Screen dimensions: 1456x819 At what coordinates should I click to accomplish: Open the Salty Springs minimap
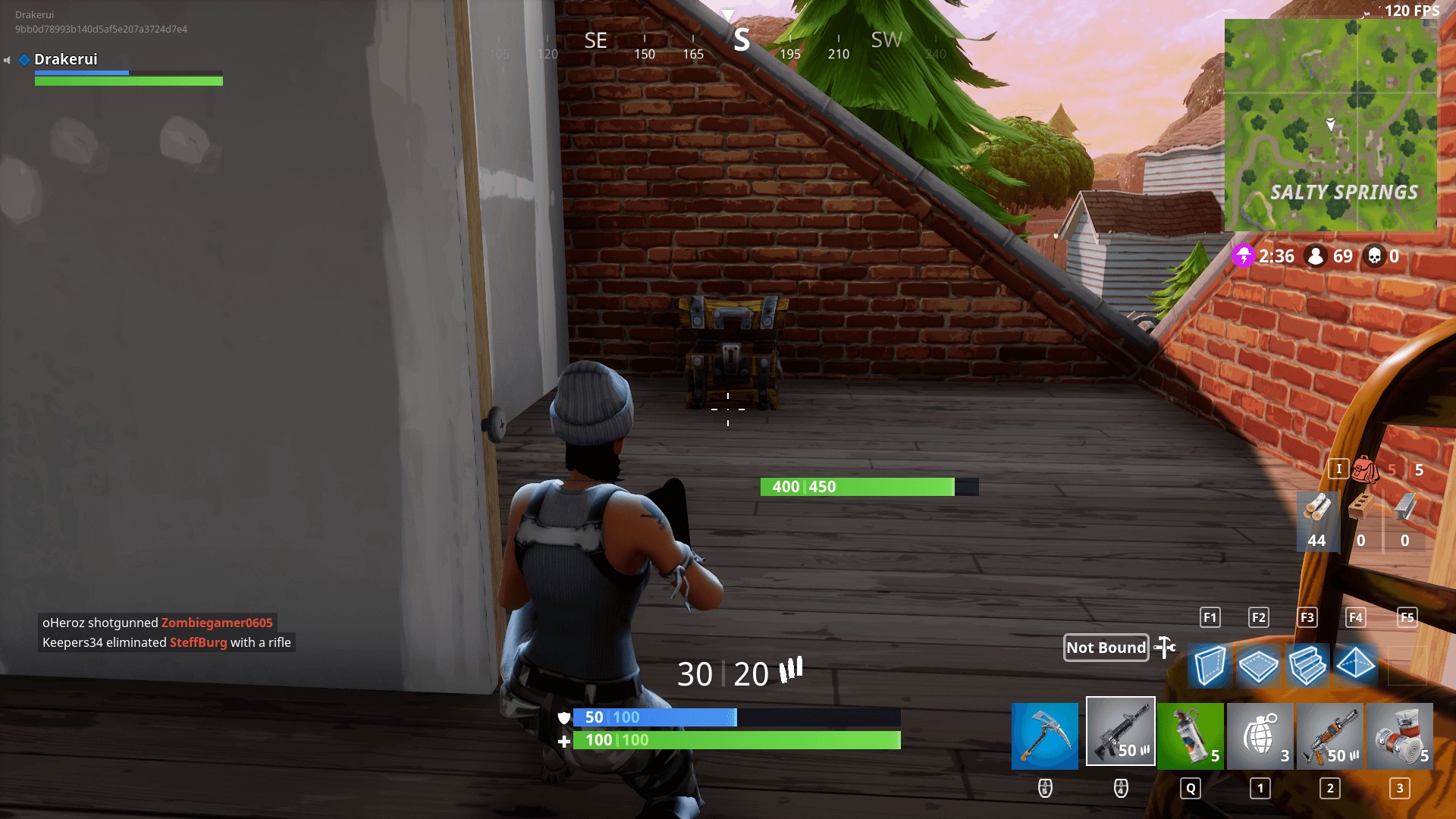(x=1331, y=125)
